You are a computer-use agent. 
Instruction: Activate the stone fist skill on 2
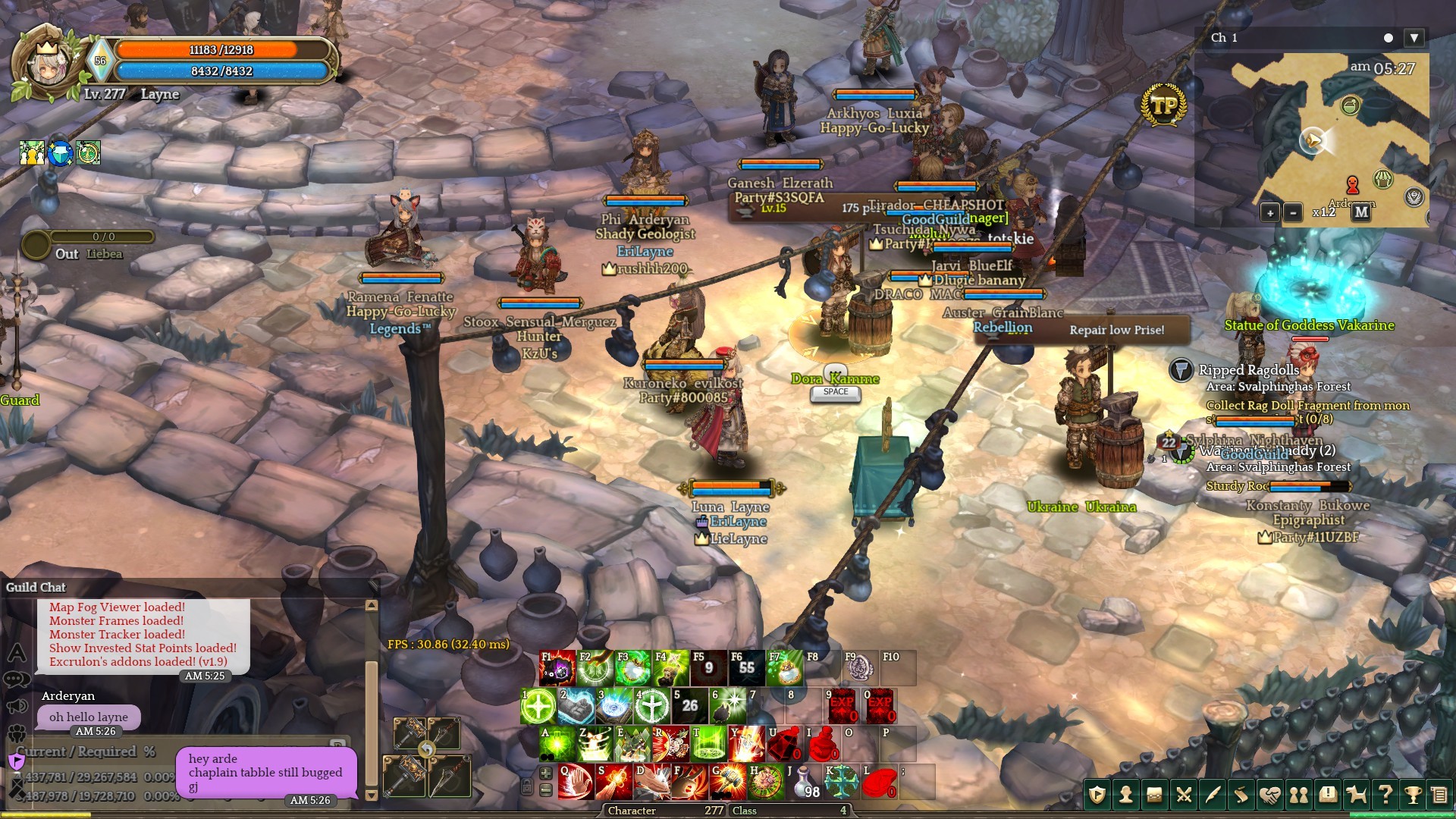pyautogui.click(x=576, y=706)
